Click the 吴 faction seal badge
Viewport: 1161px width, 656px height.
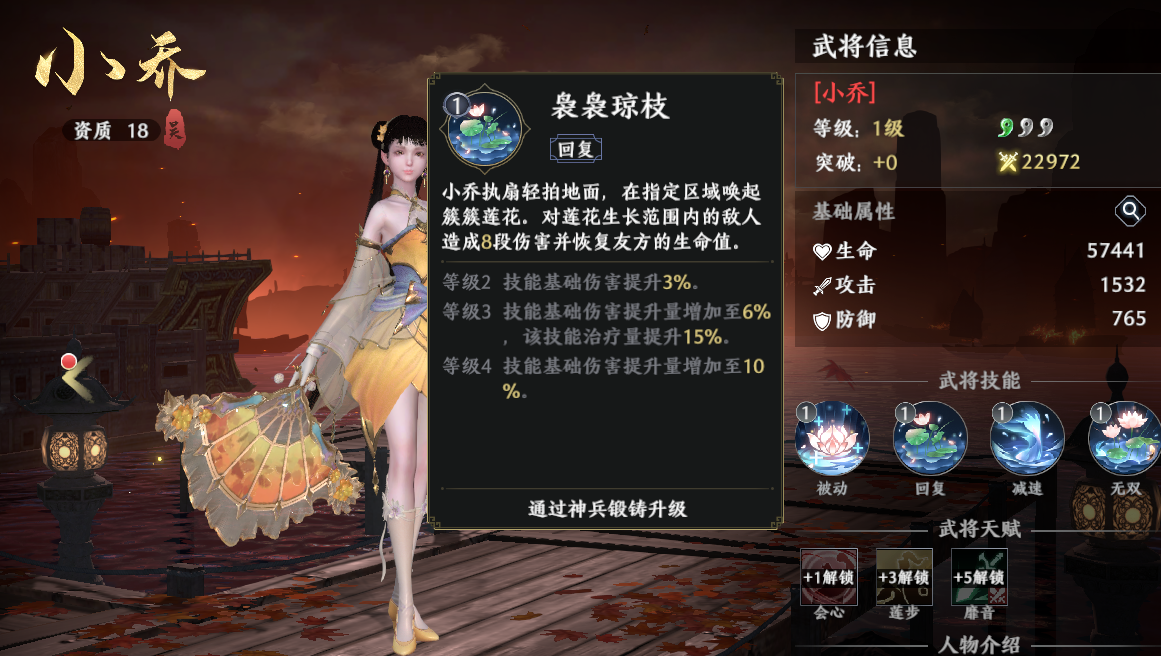175,130
